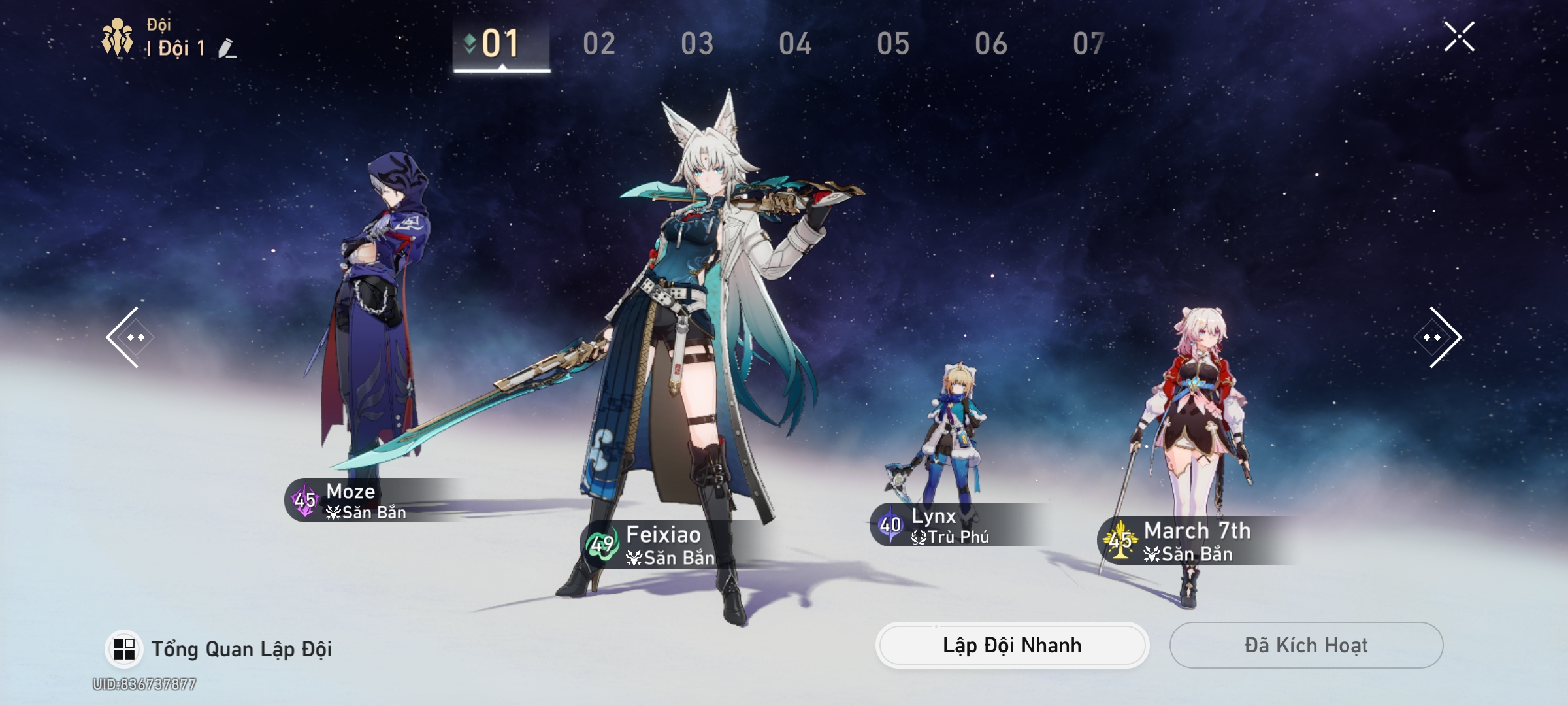Viewport: 1568px width, 706px height.
Task: Select the active team tab 01
Action: click(500, 44)
